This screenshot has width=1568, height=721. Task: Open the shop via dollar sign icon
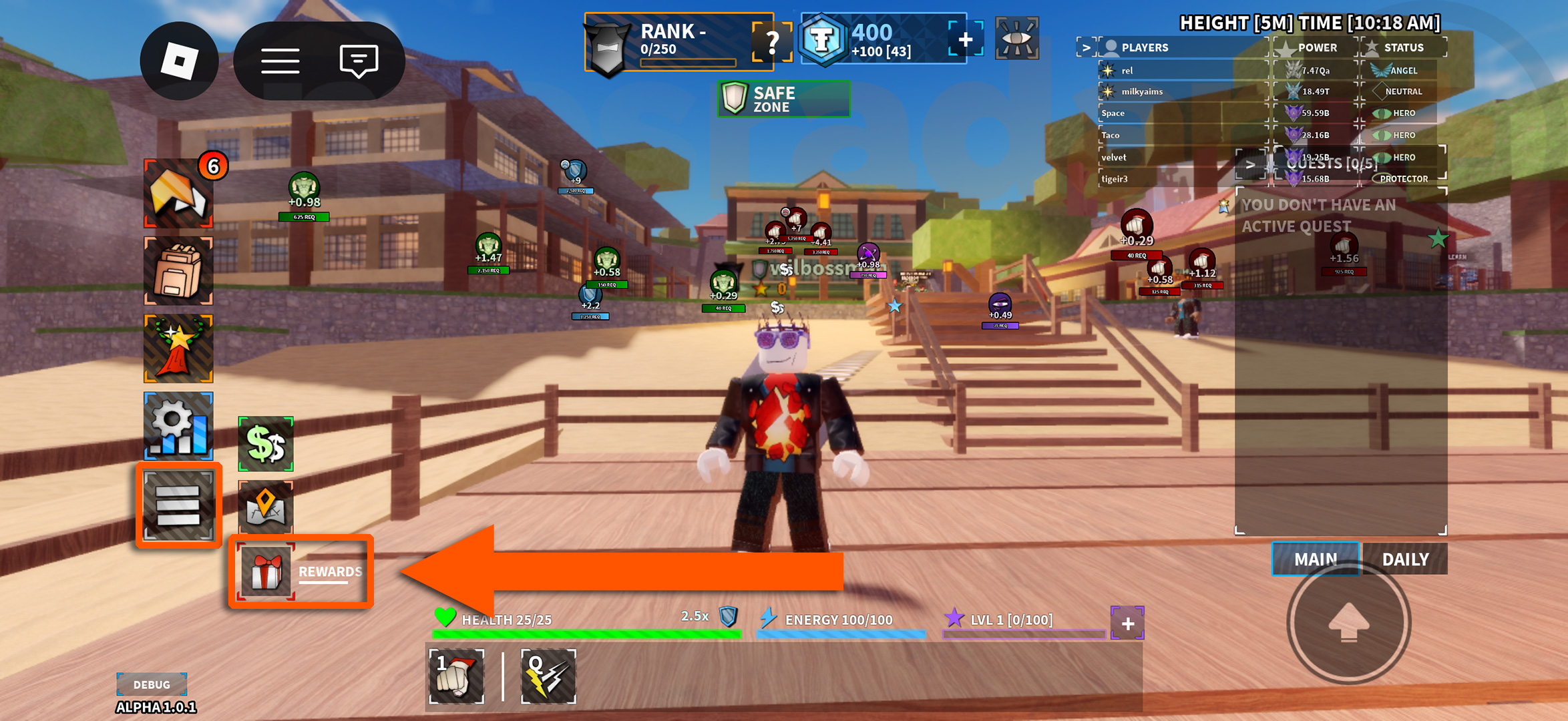265,444
